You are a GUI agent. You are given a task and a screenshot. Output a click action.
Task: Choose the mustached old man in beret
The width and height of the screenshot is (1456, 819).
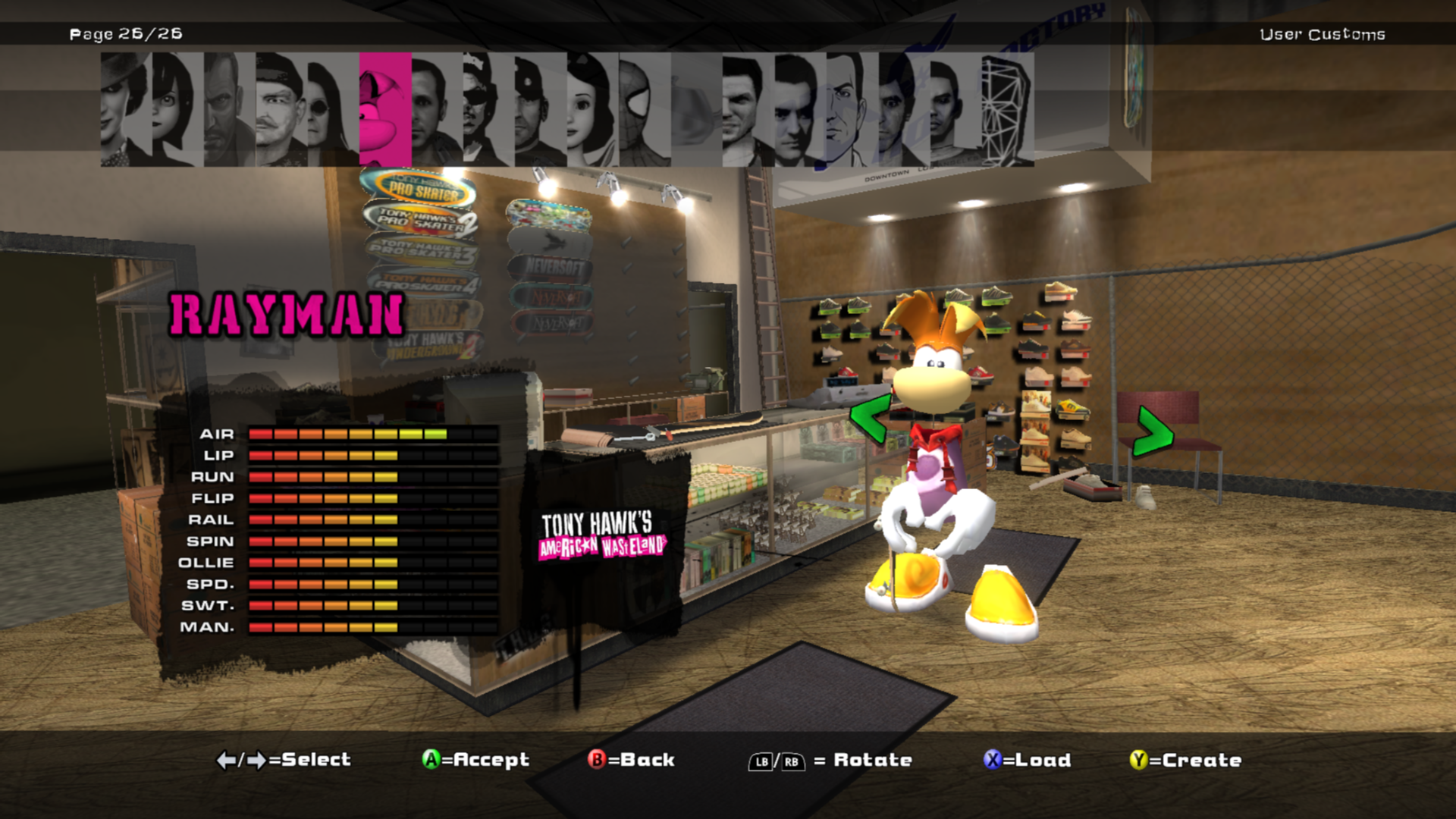(x=281, y=109)
